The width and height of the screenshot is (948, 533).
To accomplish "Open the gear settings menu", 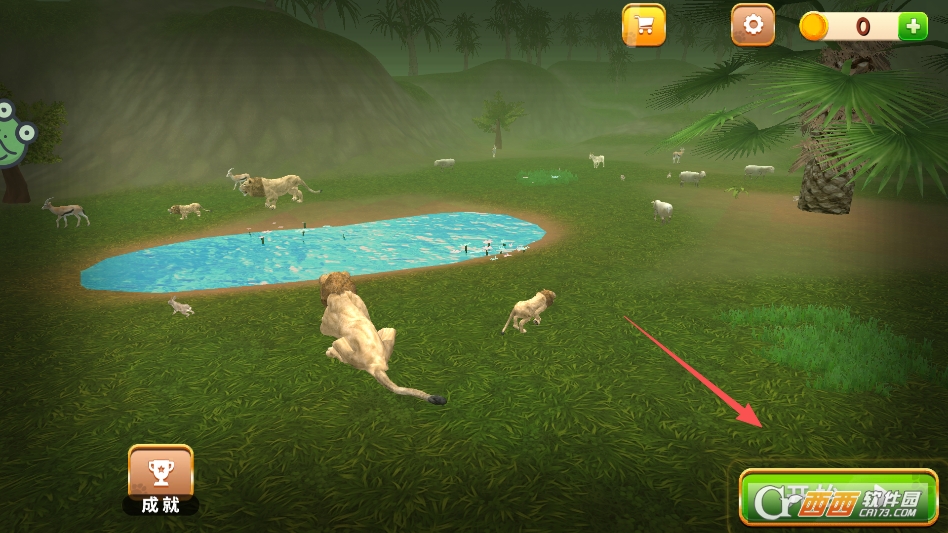I will (x=753, y=25).
